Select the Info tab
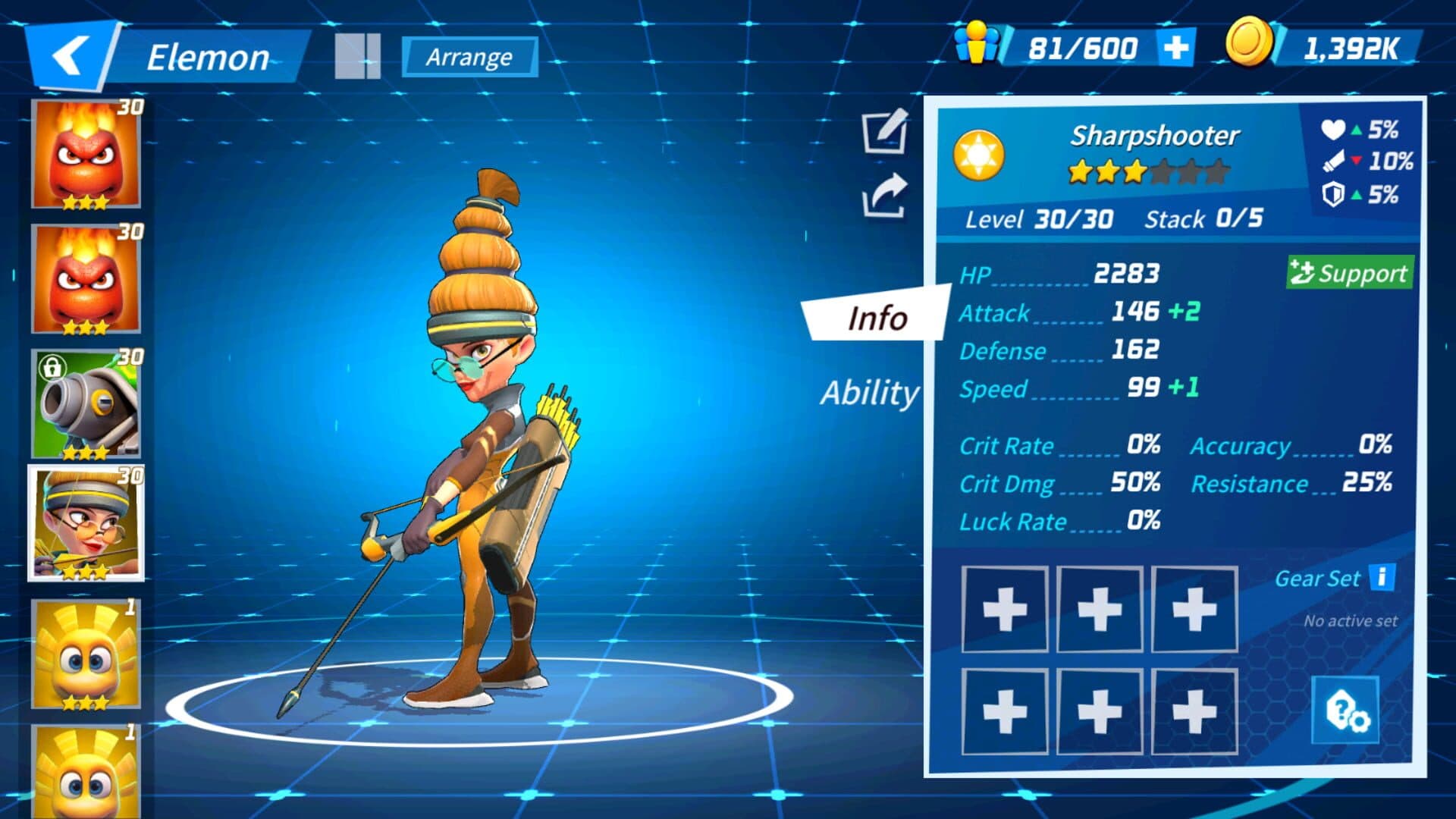 click(x=877, y=318)
